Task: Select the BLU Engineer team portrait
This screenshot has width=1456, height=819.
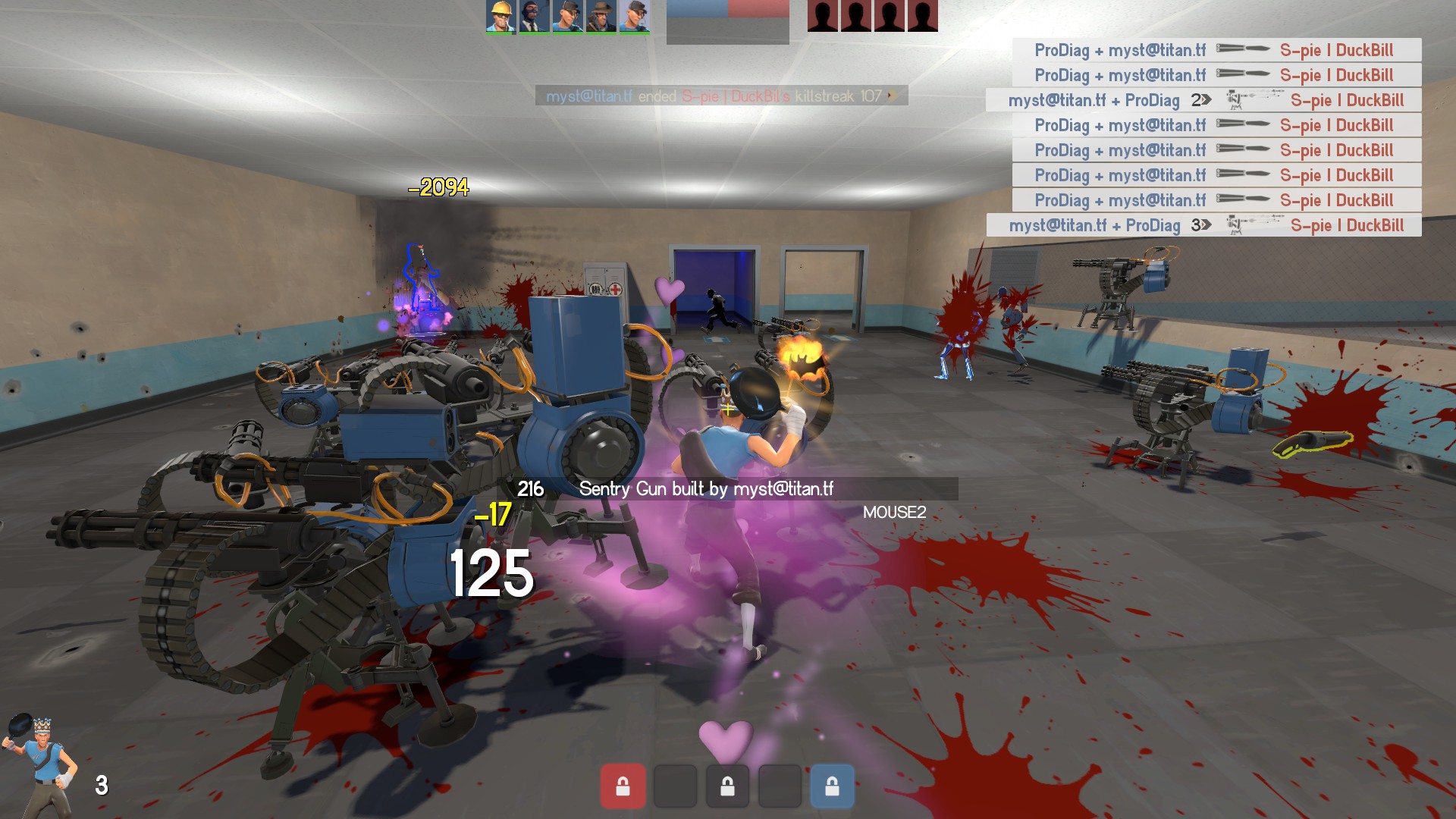Action: tap(500, 16)
